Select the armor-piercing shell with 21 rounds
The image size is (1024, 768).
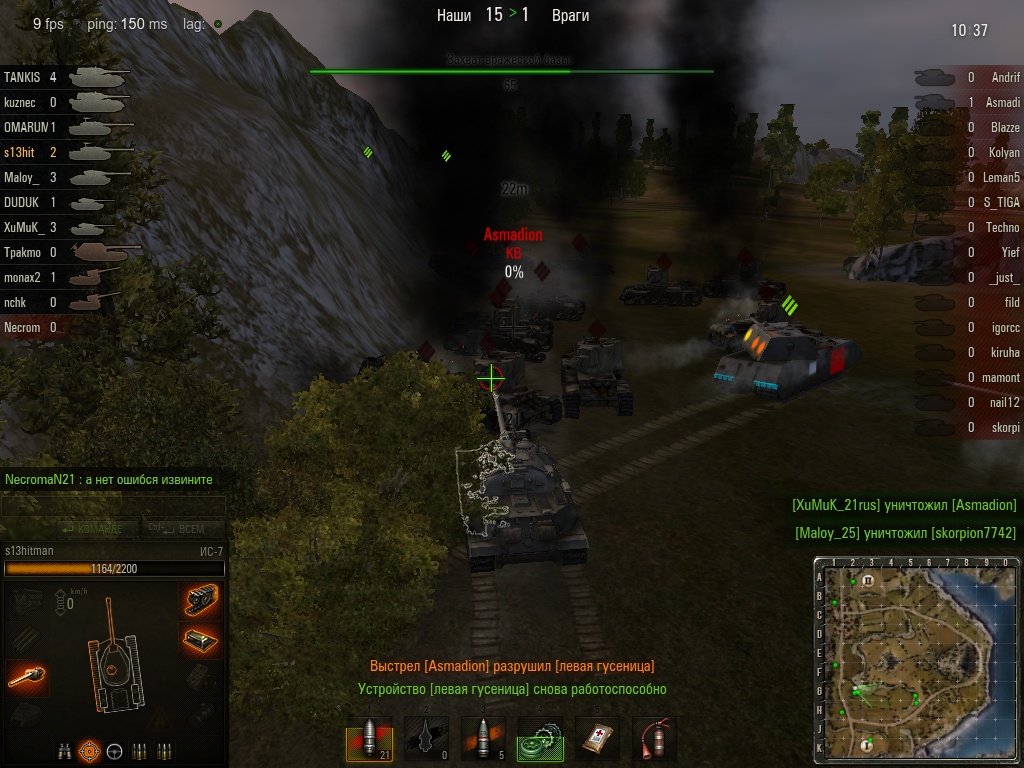click(x=369, y=740)
